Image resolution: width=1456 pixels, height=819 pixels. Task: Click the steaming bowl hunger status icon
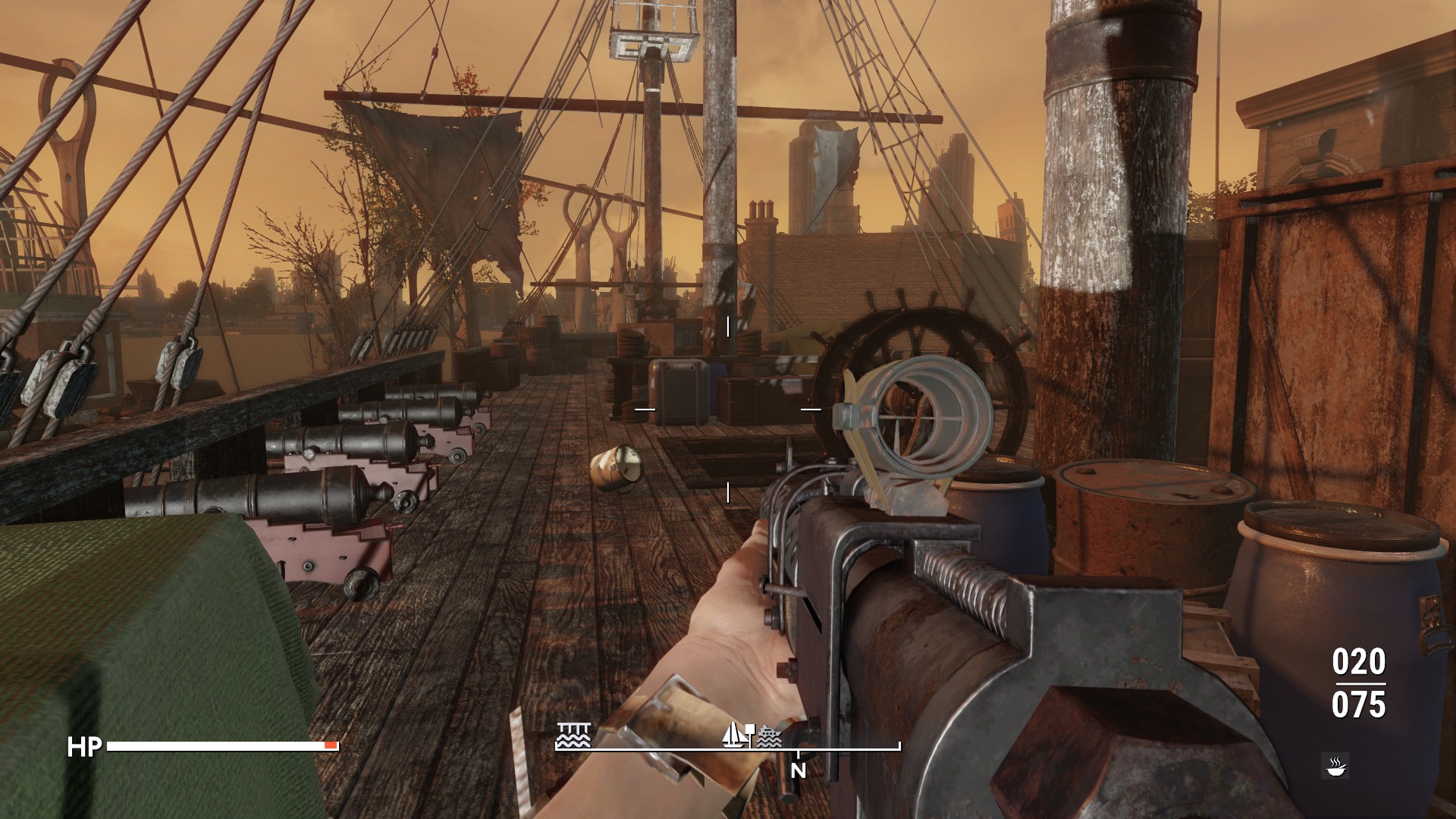(1333, 766)
